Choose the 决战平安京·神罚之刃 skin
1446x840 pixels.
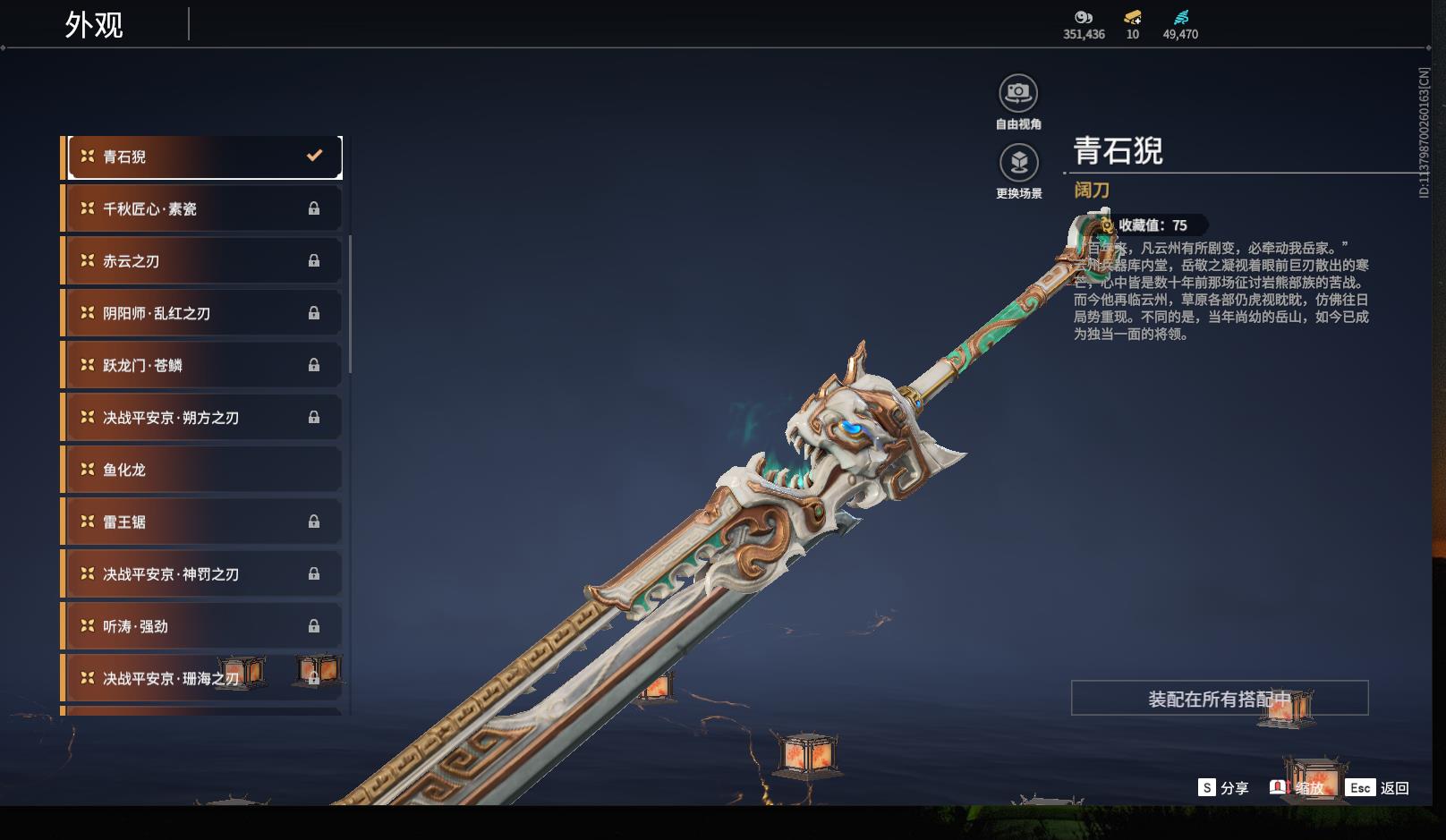[x=204, y=574]
